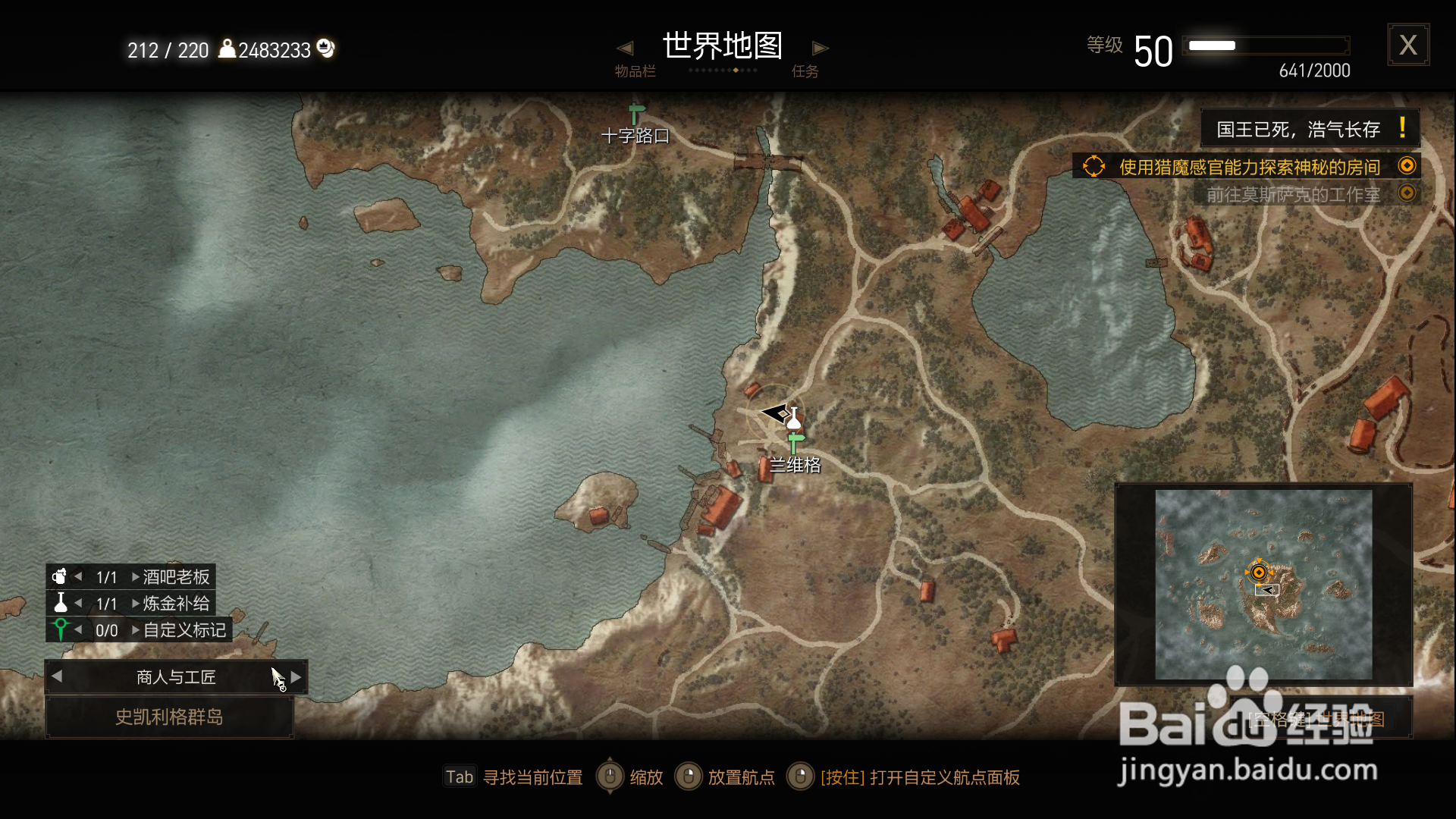
Task: Select the player arrow marker on the map
Action: pos(775,414)
